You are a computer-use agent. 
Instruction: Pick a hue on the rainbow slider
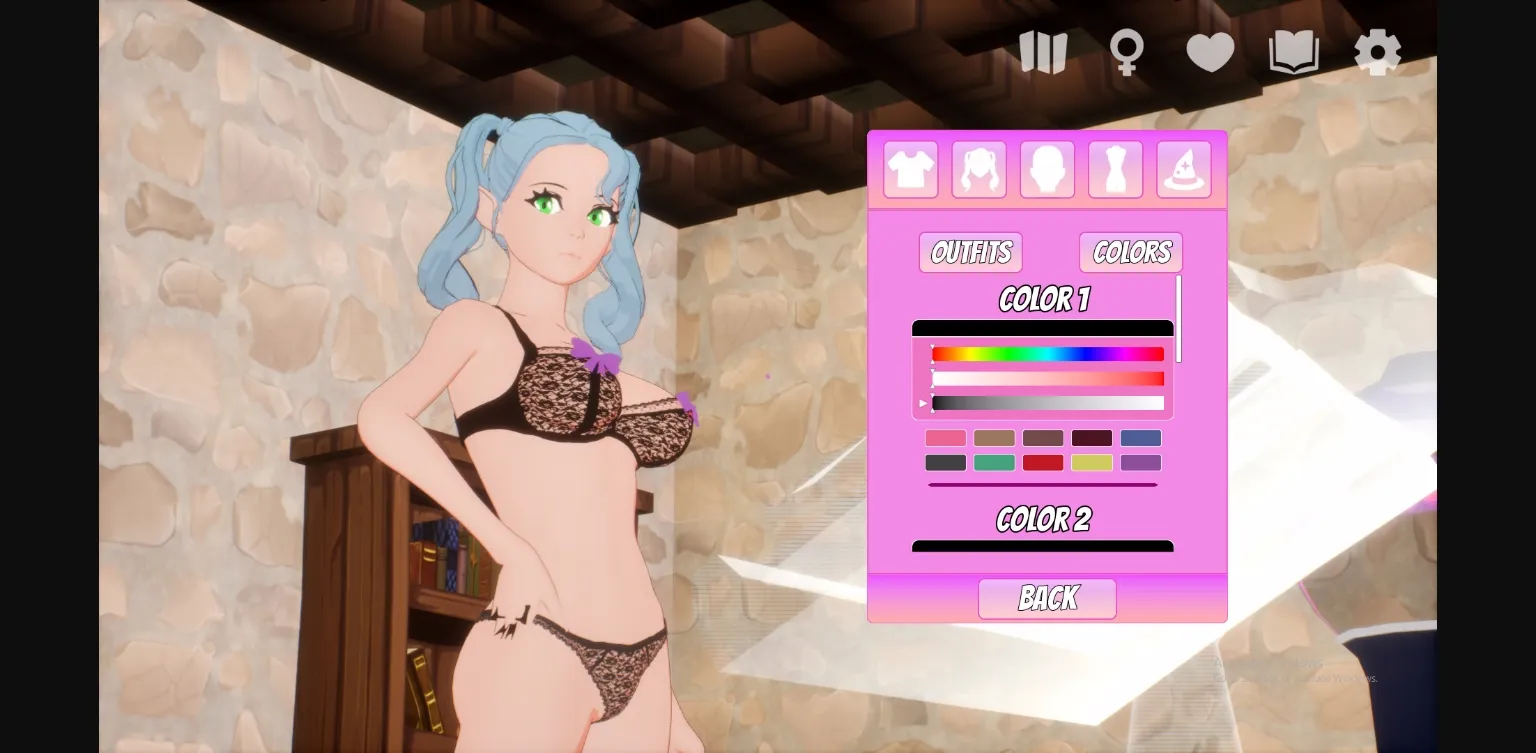coord(1048,354)
